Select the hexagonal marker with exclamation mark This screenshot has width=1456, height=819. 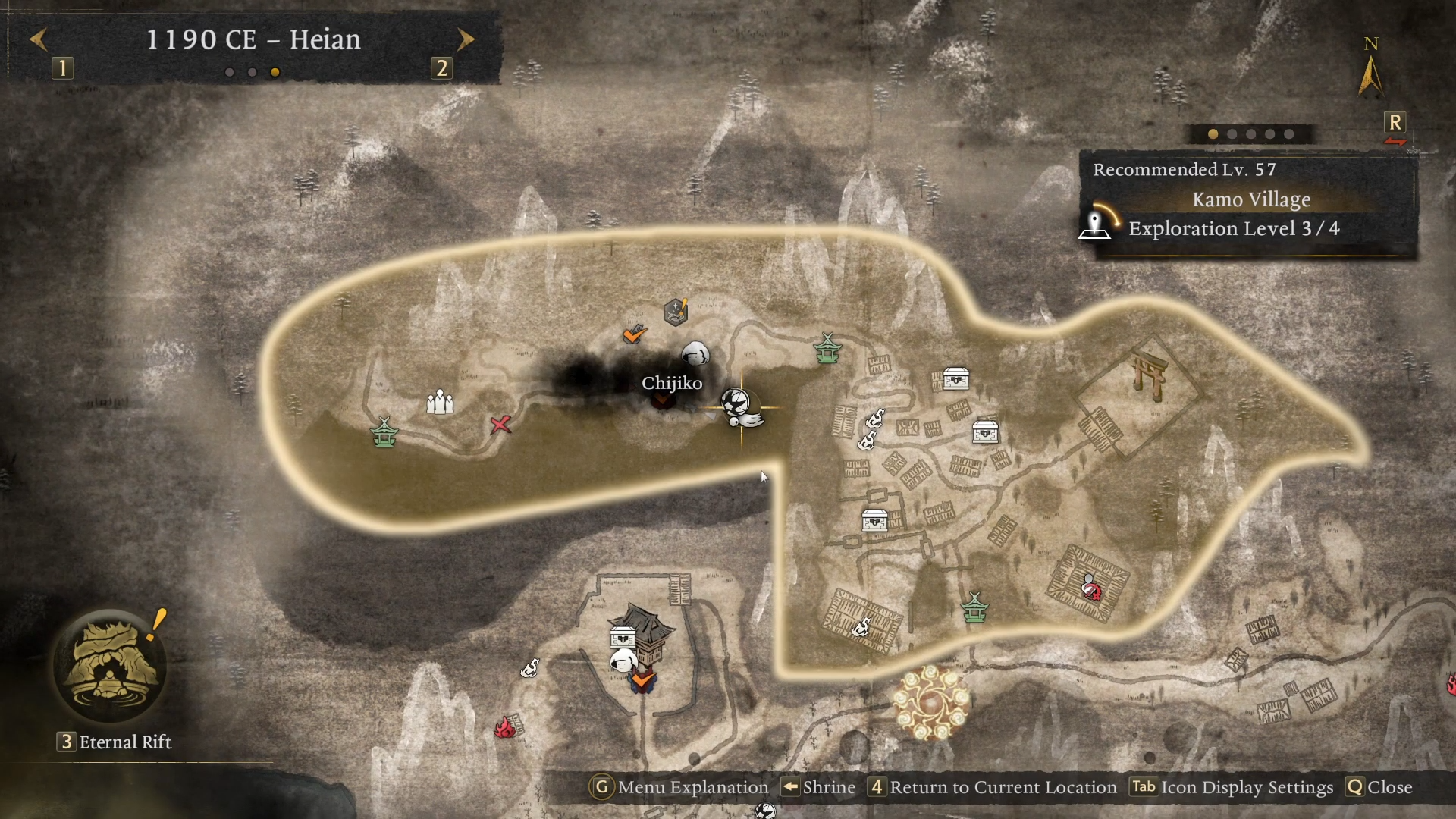676,311
